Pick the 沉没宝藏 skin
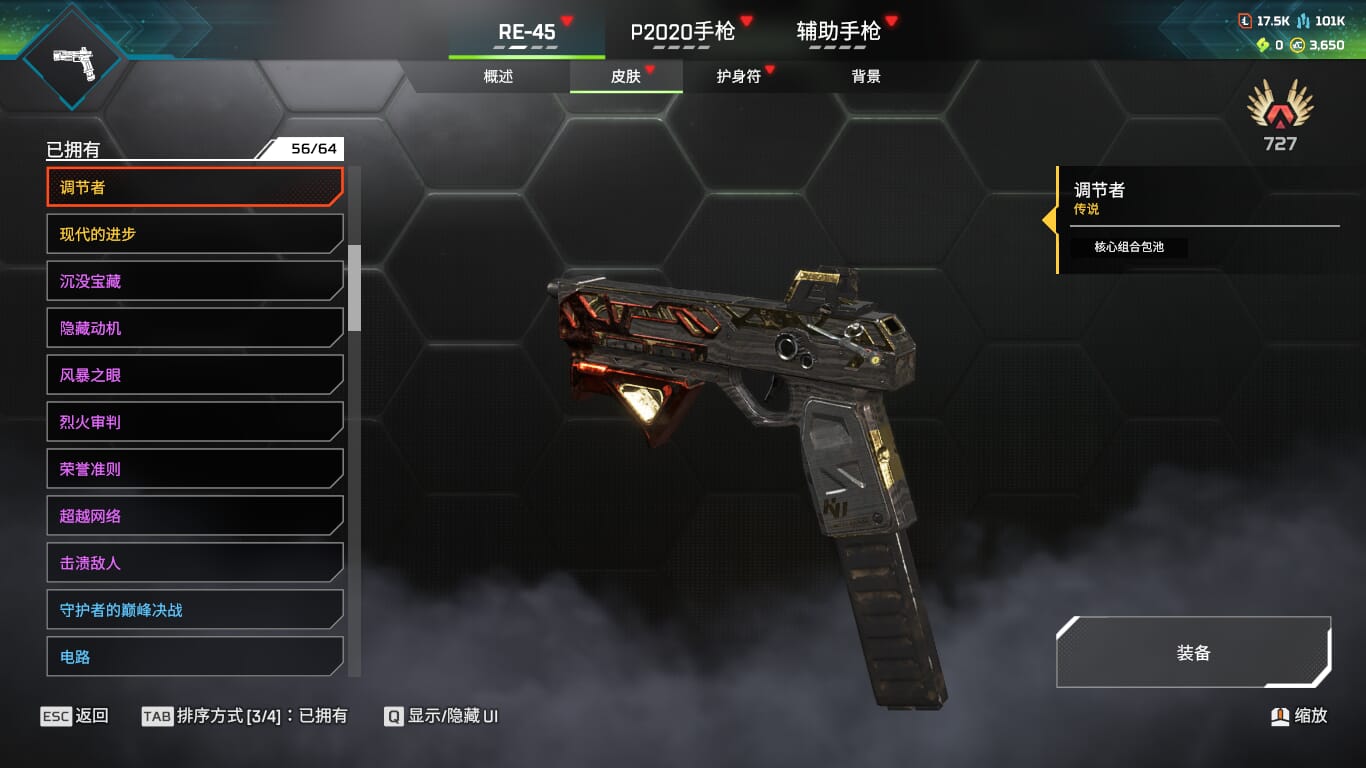Image resolution: width=1366 pixels, height=768 pixels. pyautogui.click(x=195, y=281)
